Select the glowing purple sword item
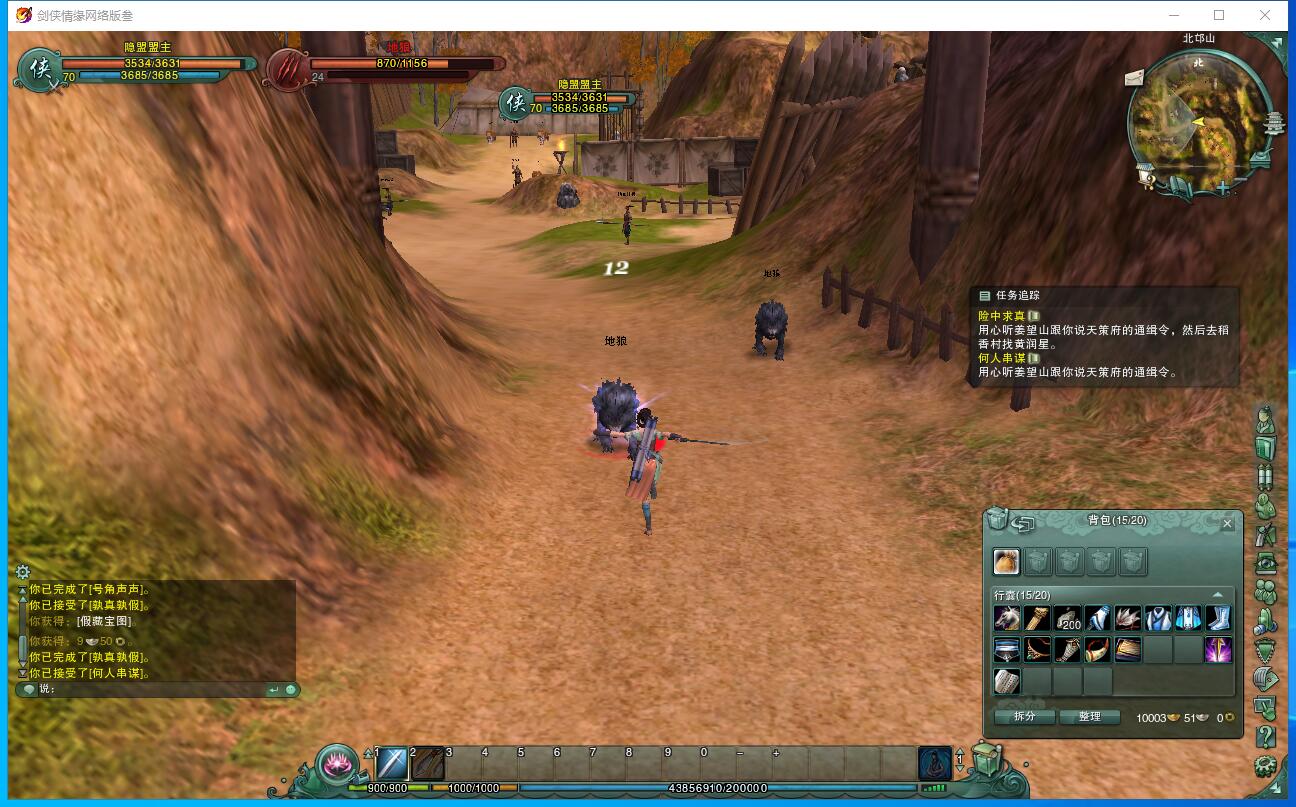1296x807 pixels. point(1218,650)
